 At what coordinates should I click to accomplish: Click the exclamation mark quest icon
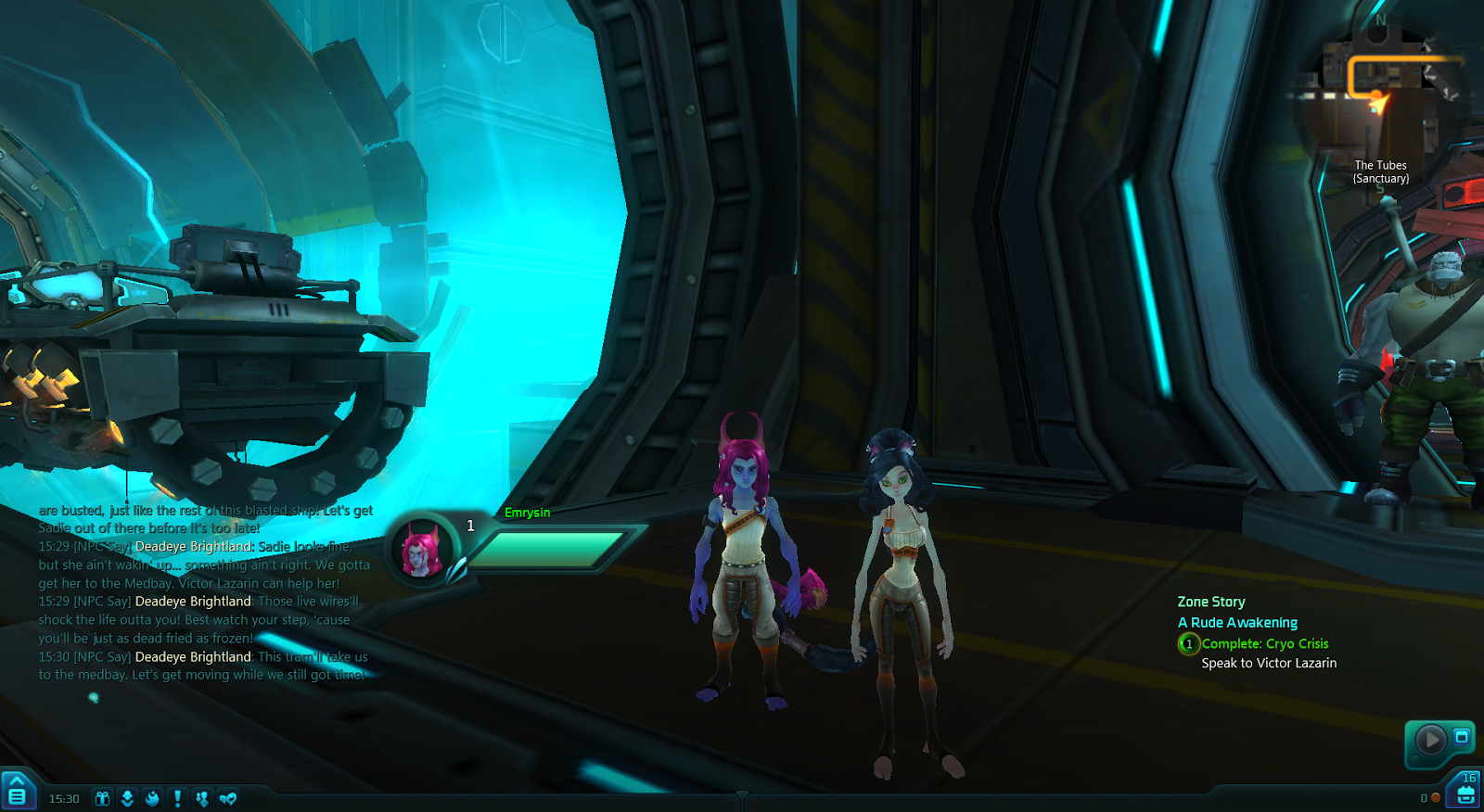coord(177,795)
